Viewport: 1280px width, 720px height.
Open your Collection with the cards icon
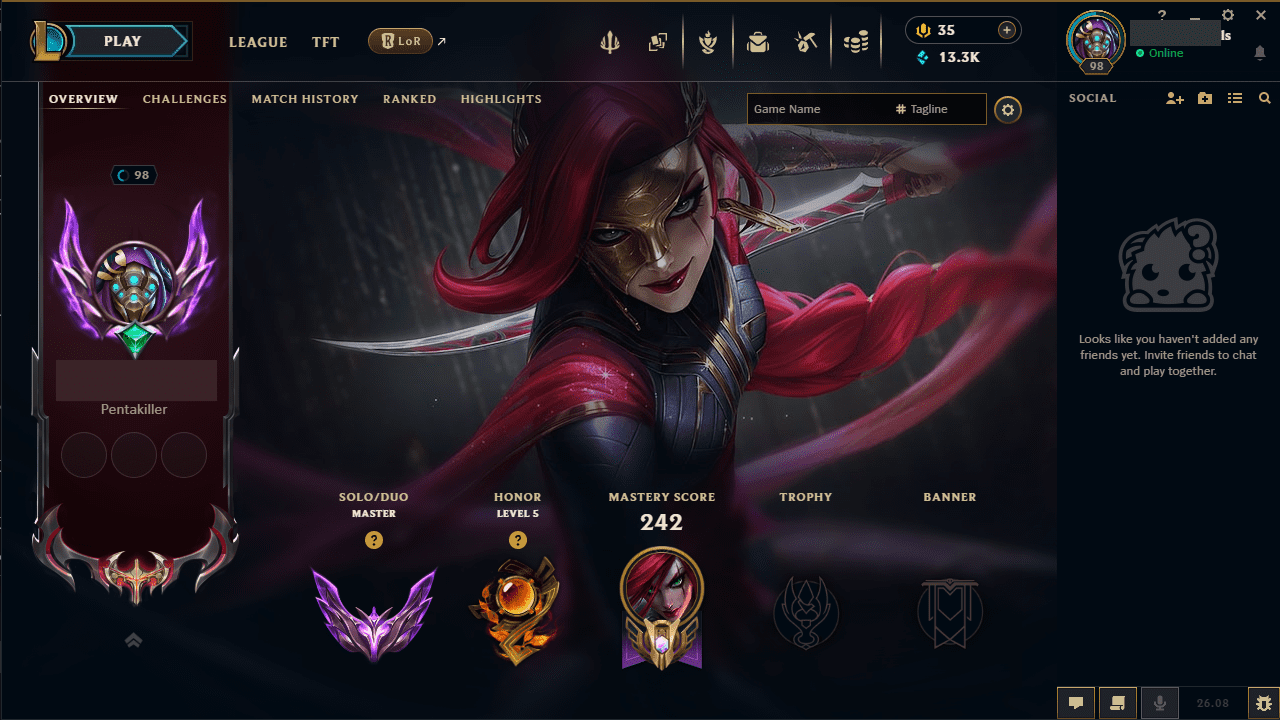[x=658, y=41]
